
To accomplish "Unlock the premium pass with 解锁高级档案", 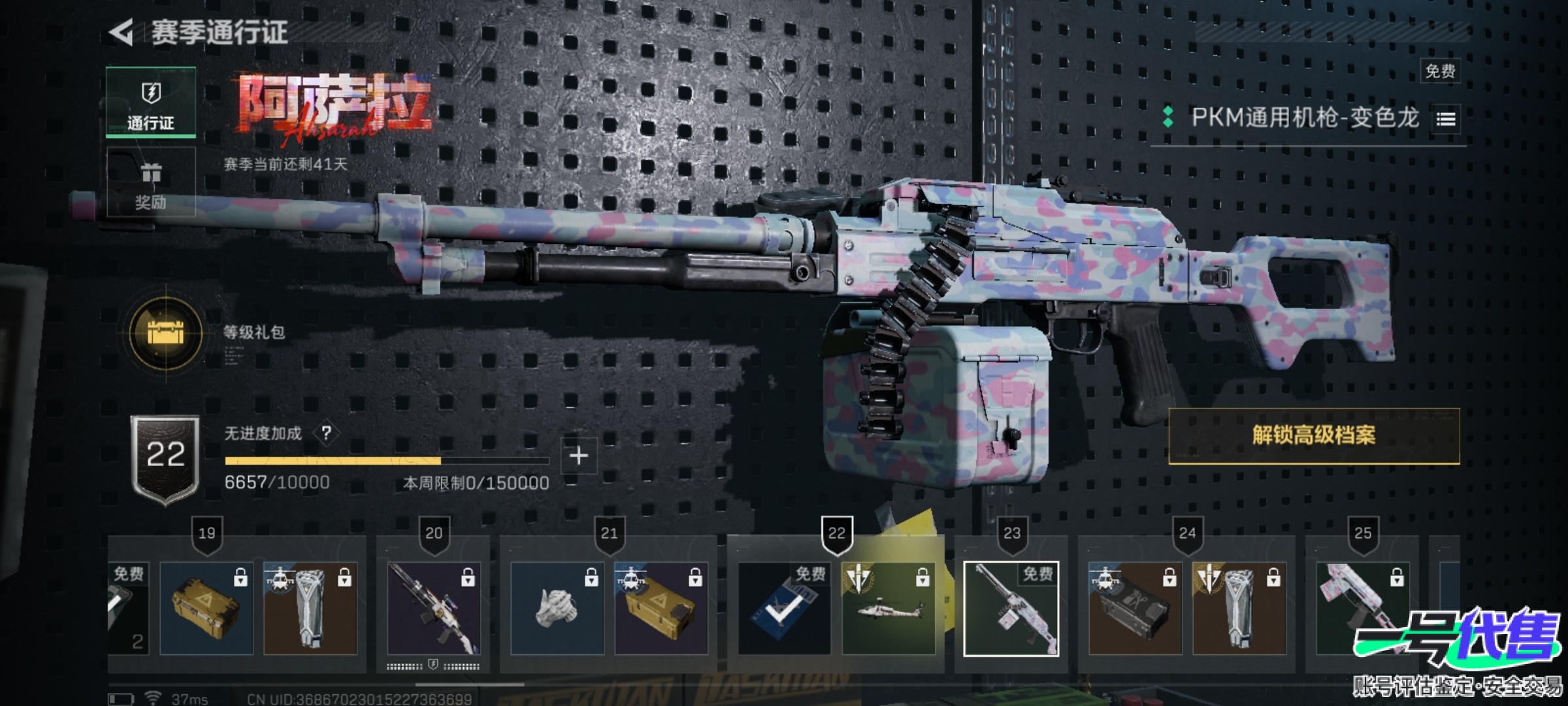I will point(1313,435).
